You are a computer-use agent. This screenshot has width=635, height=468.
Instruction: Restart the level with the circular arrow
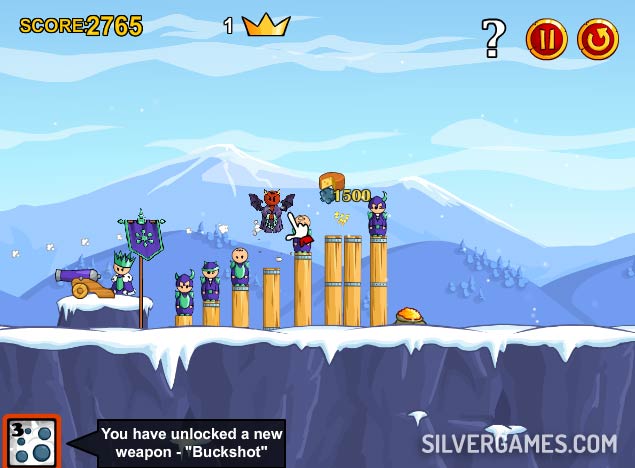[x=598, y=39]
